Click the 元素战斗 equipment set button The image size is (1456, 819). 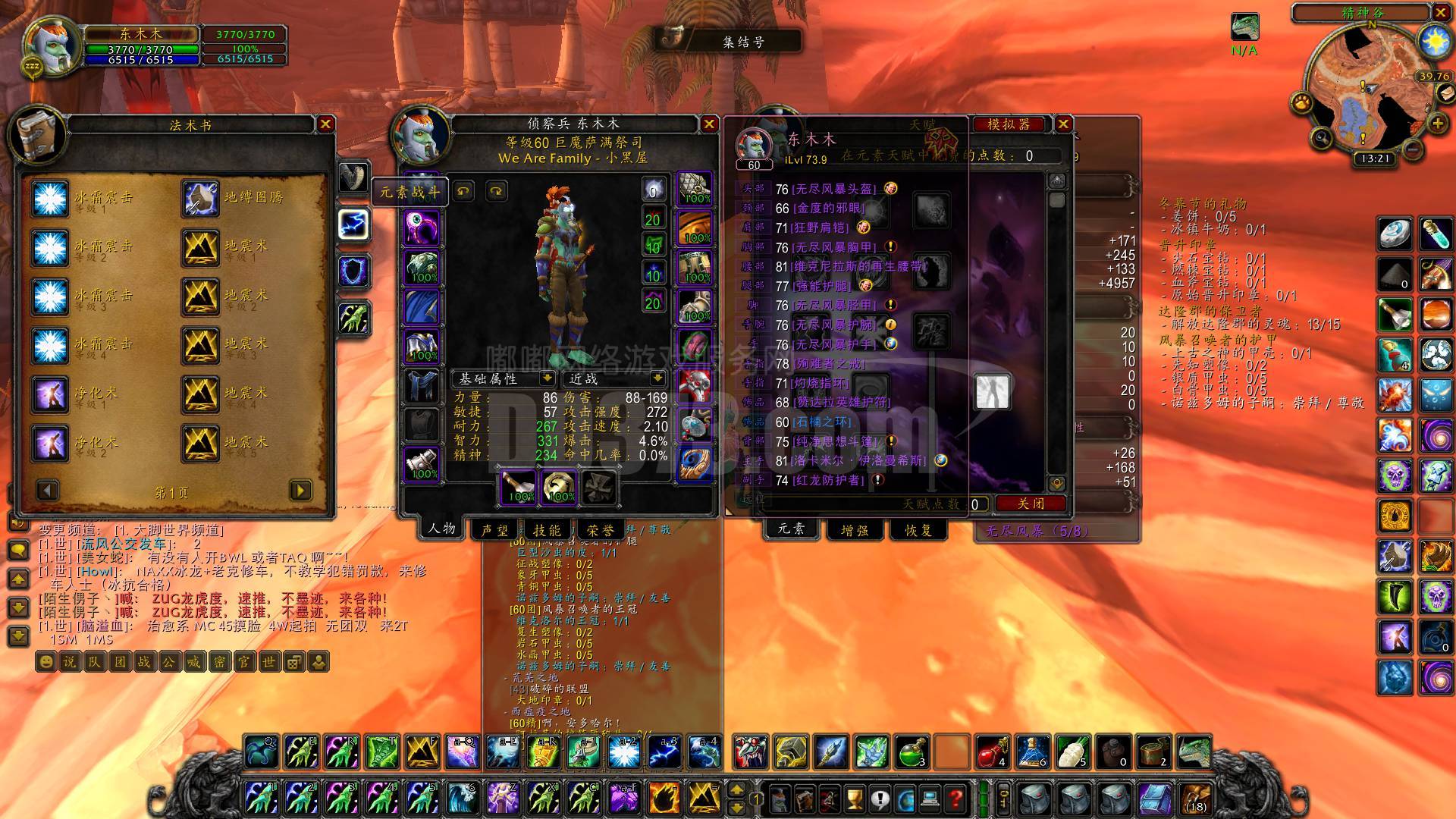pos(409,192)
